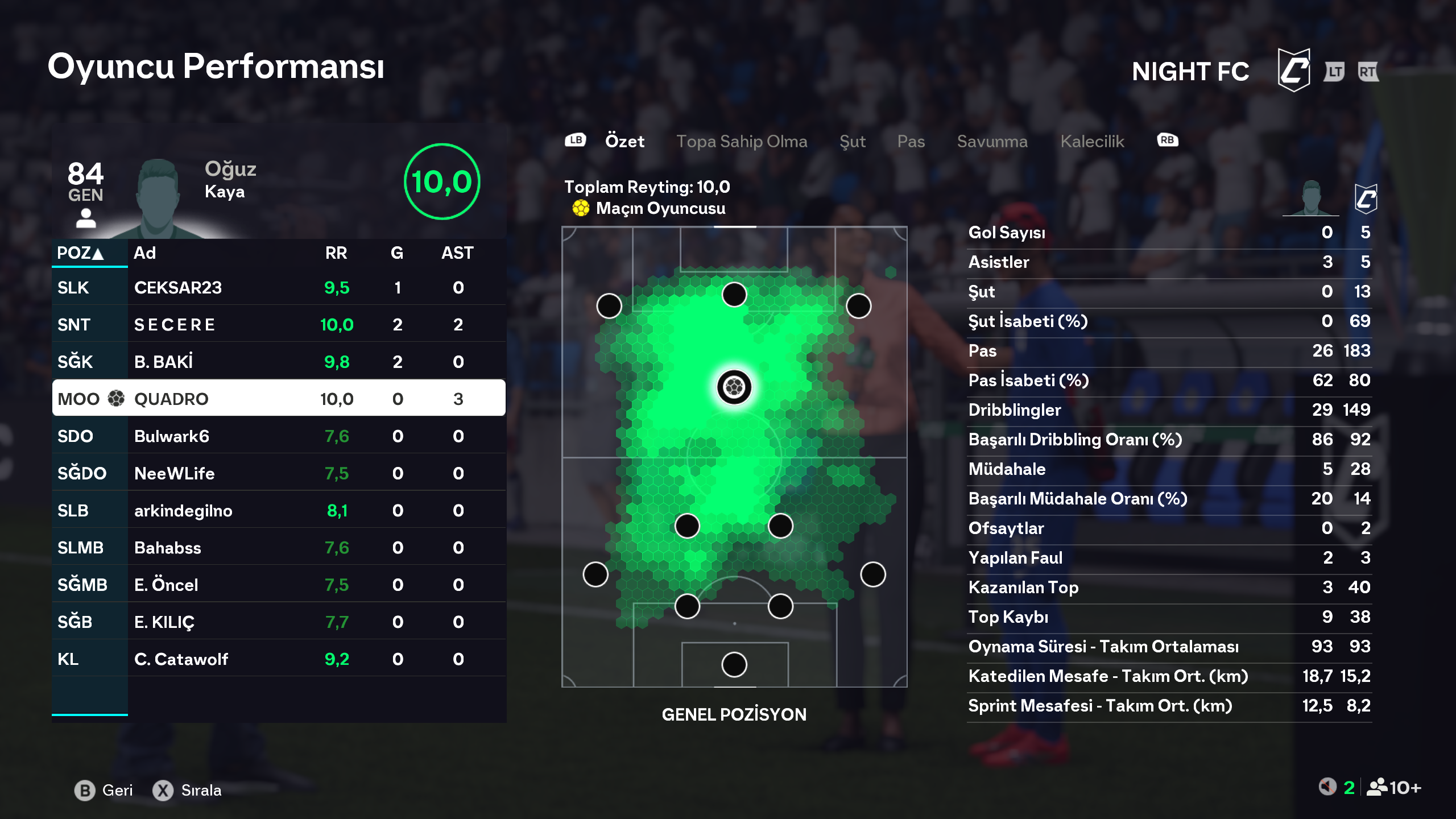1456x819 pixels.
Task: Show the Şut statistics tab
Action: [x=852, y=141]
